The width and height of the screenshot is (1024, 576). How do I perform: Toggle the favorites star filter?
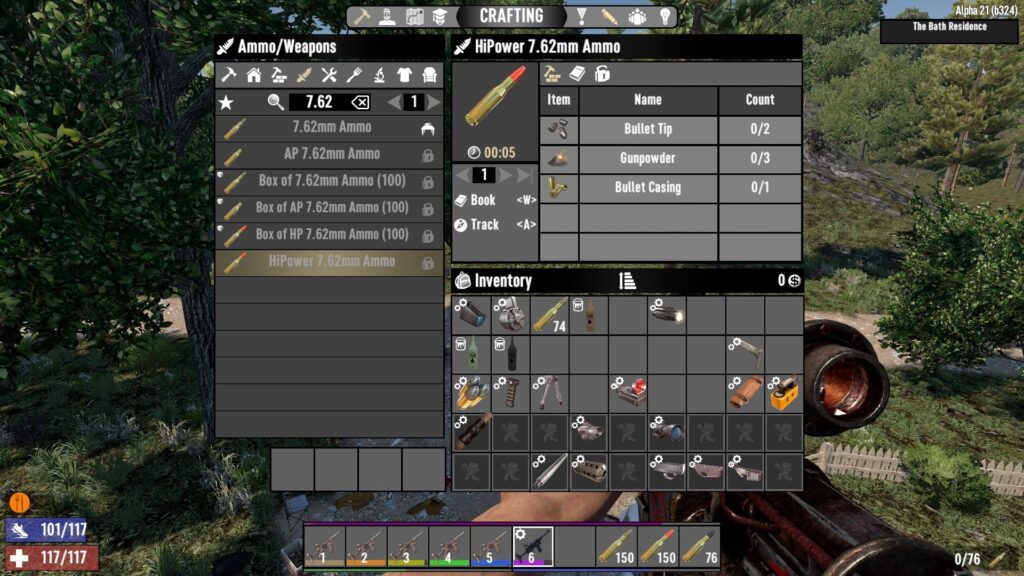[226, 102]
